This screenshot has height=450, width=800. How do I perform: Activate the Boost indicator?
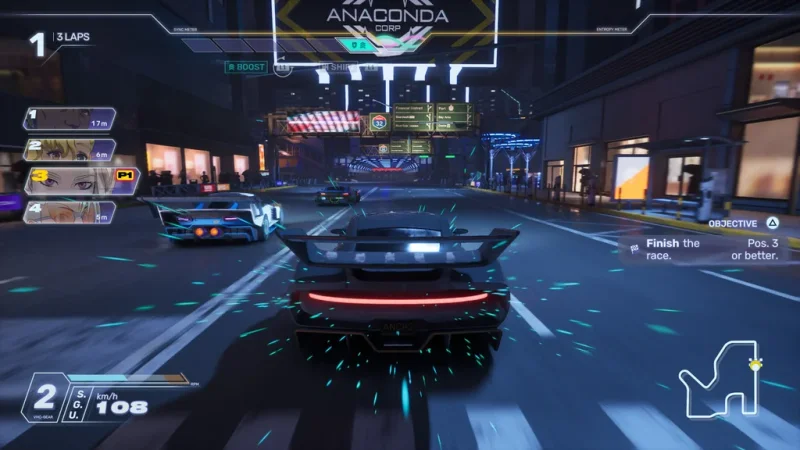[x=245, y=67]
